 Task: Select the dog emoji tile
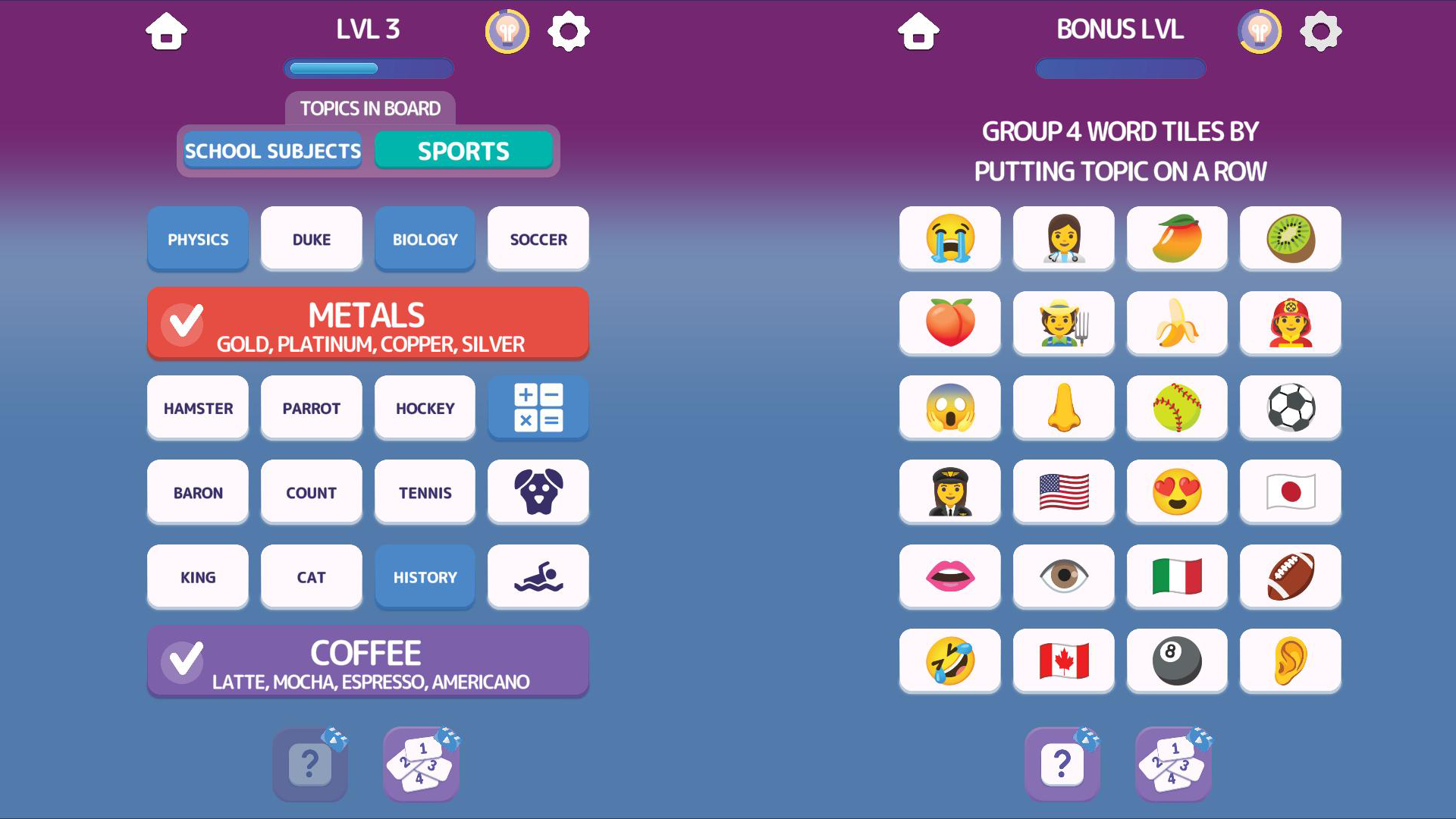538,492
